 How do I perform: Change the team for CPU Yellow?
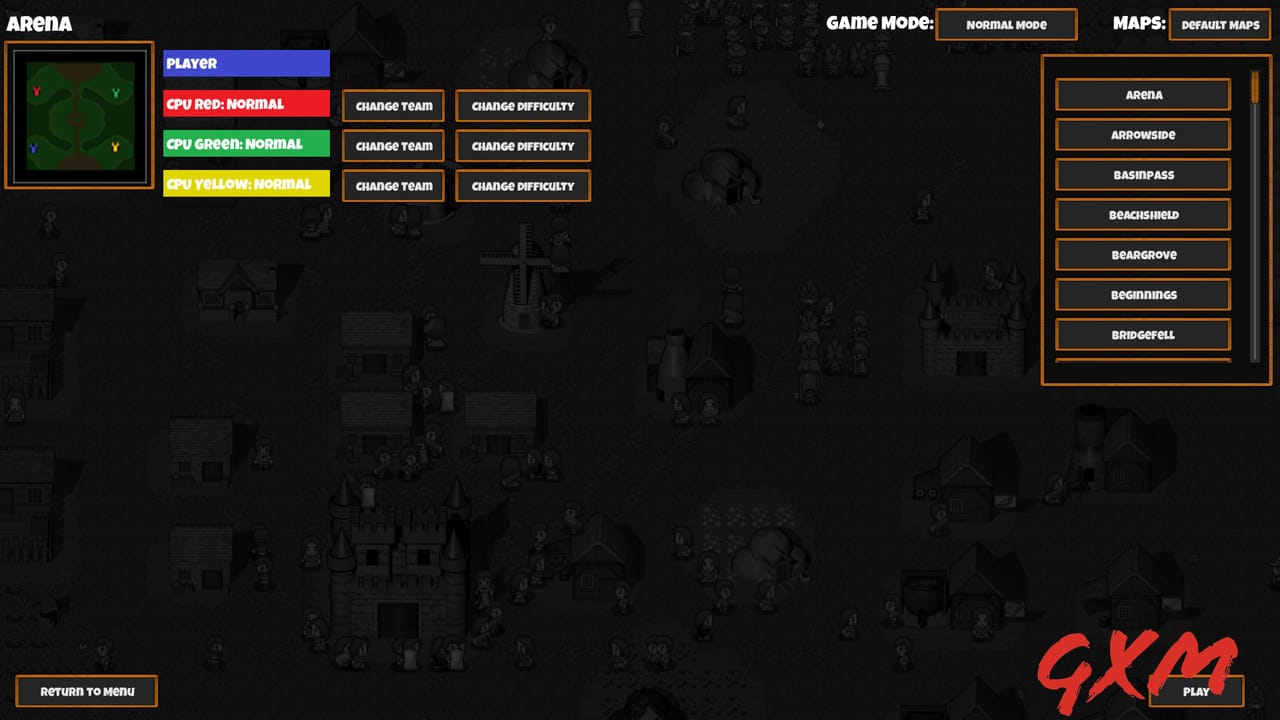(x=393, y=186)
